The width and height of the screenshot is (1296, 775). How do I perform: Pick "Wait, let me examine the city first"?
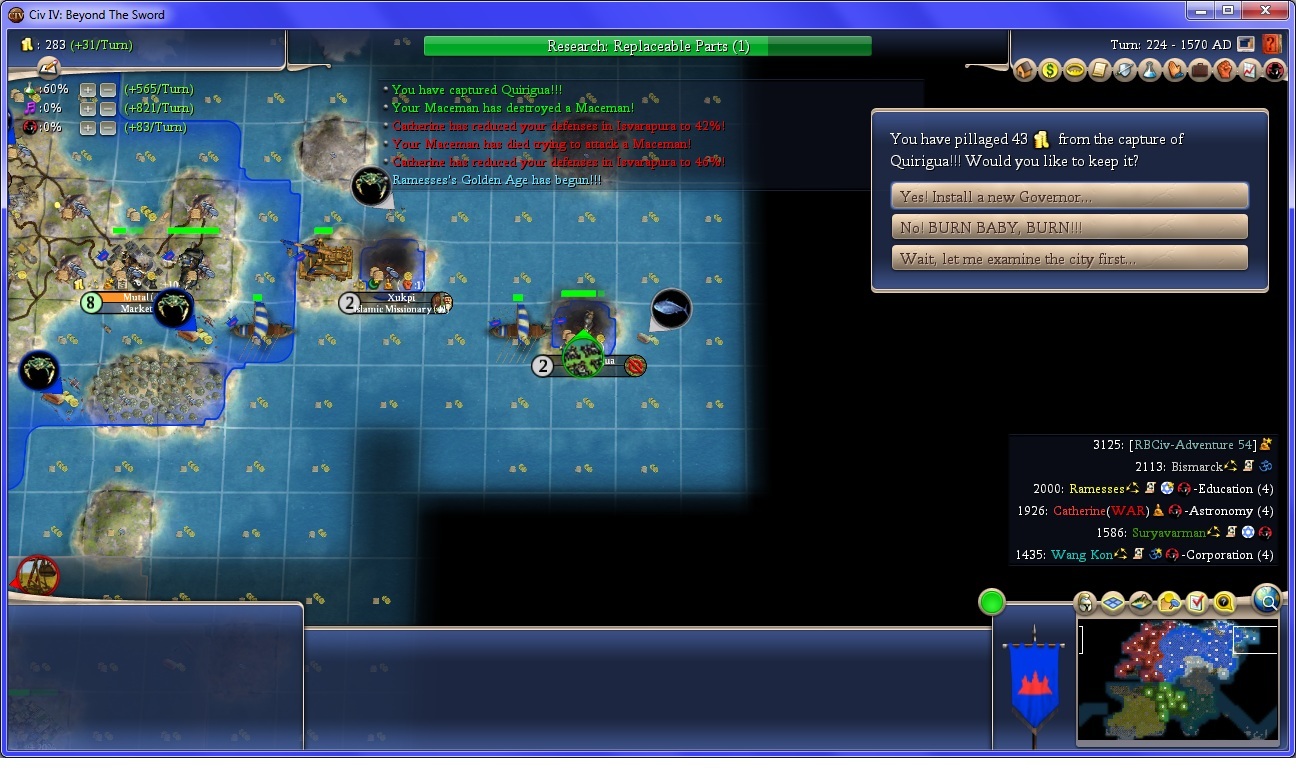pyautogui.click(x=1069, y=258)
